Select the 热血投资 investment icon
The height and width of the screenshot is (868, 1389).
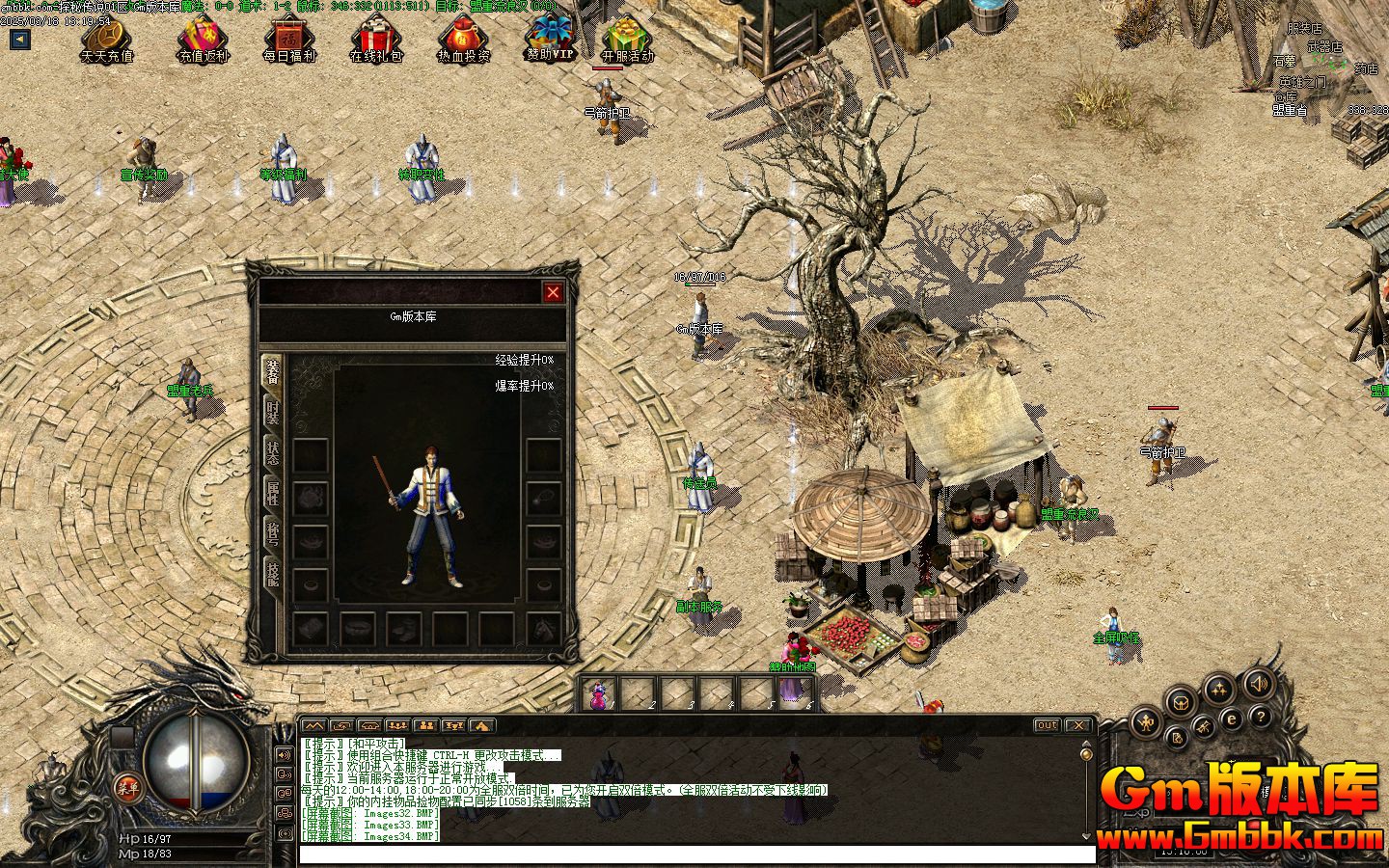pyautogui.click(x=462, y=40)
